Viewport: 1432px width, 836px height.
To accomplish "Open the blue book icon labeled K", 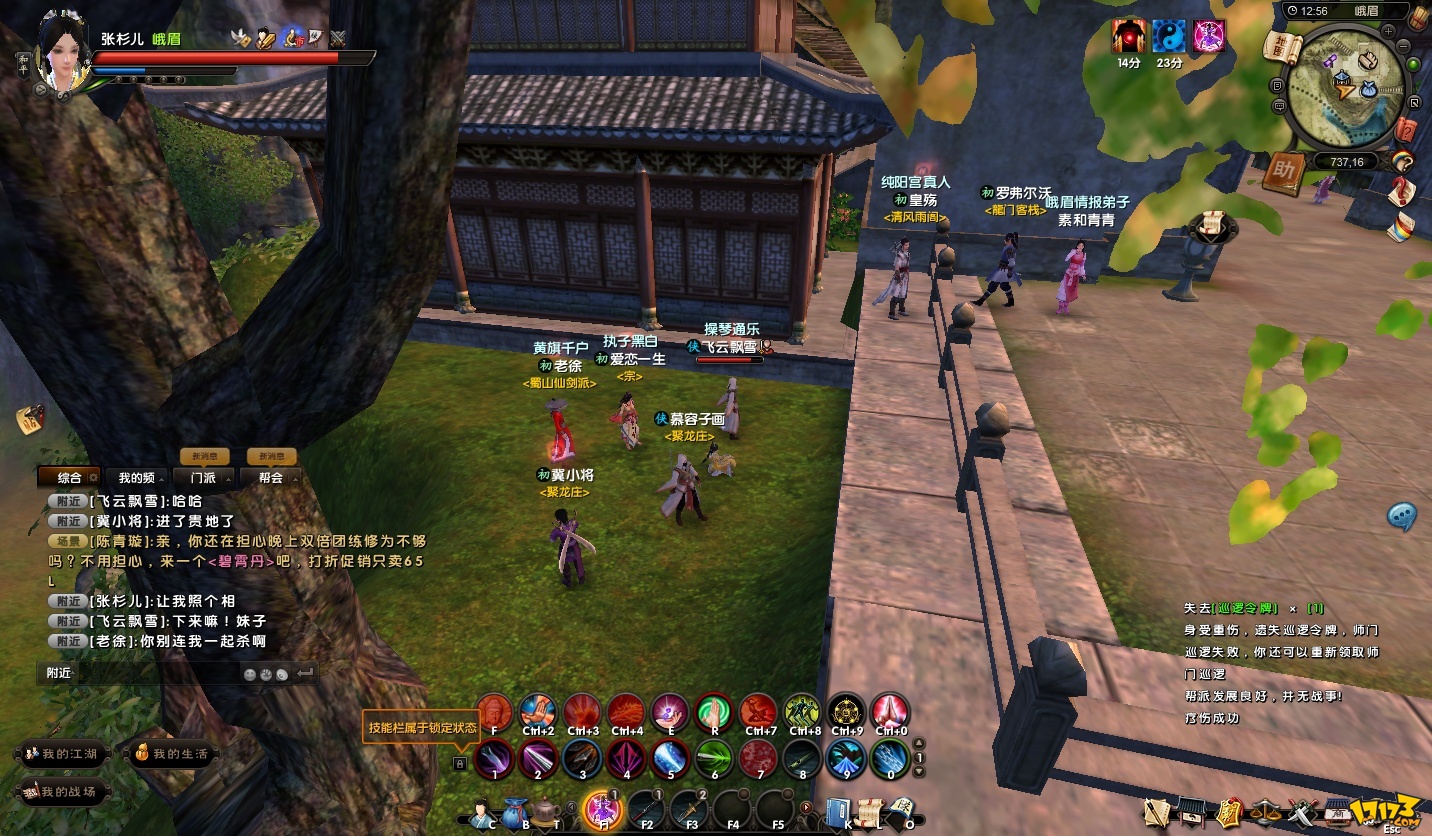I will pyautogui.click(x=838, y=808).
